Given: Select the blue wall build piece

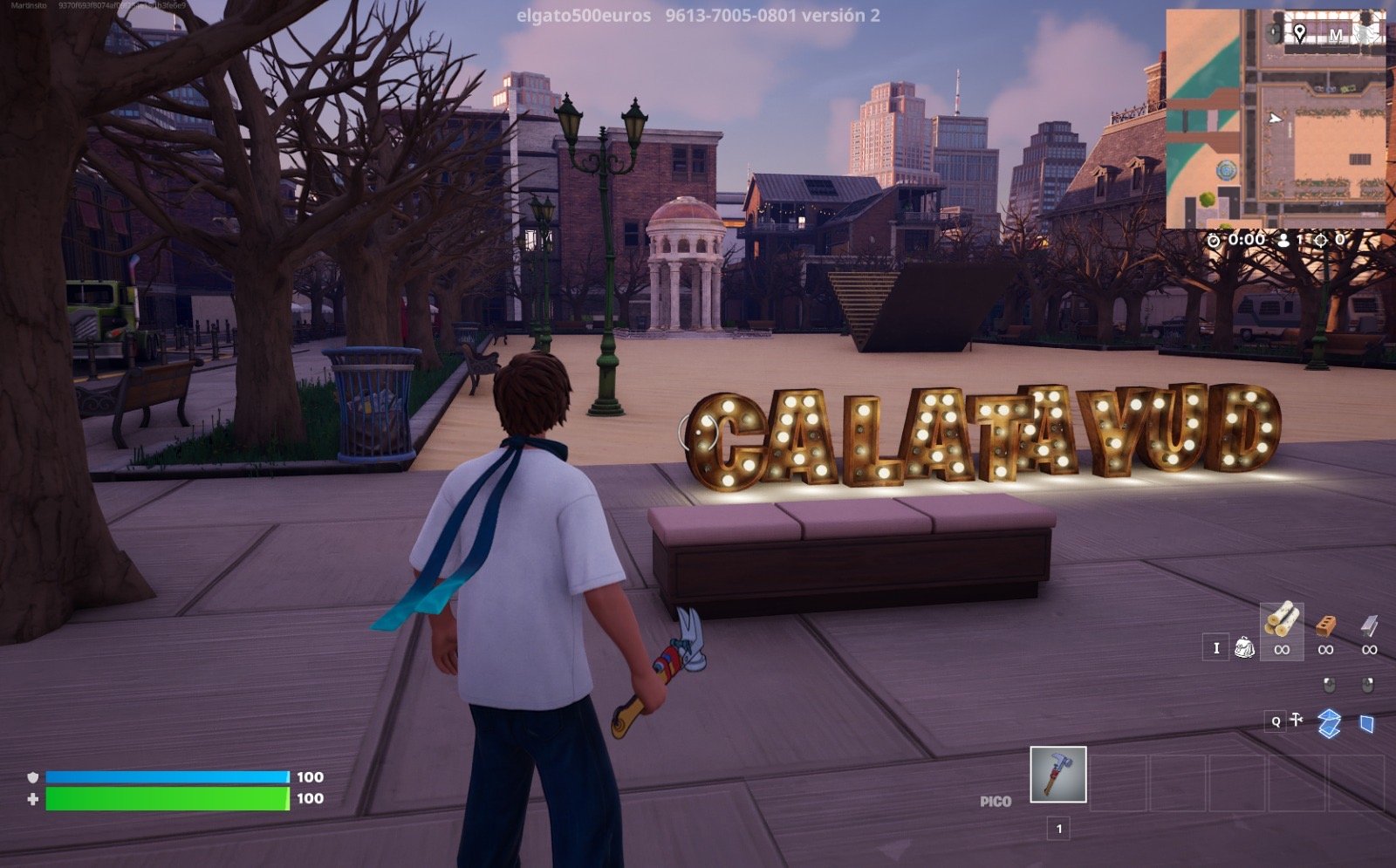Looking at the screenshot, I should click(x=1367, y=723).
